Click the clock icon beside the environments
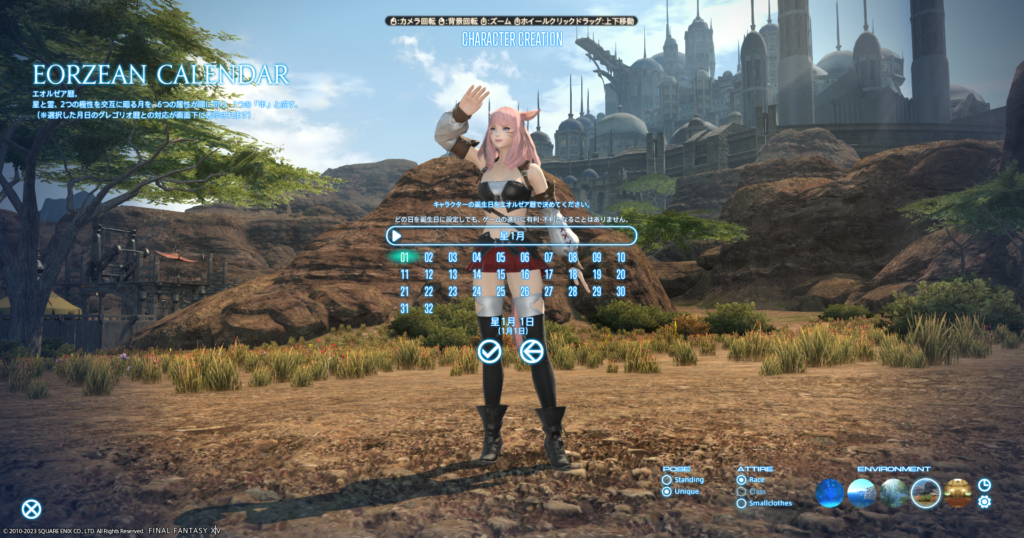1024x538 pixels. coord(984,485)
